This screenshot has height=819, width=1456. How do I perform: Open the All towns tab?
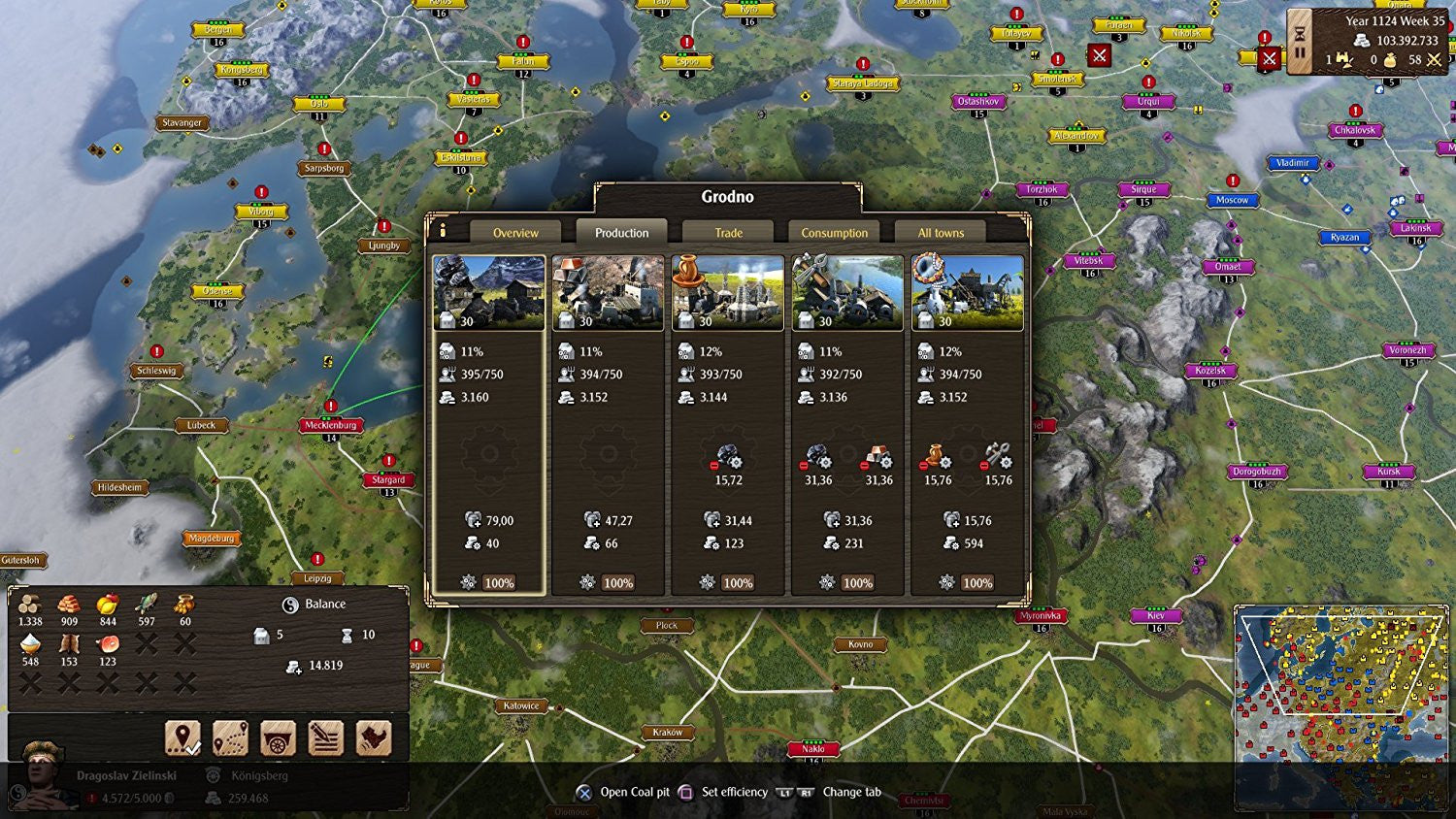(938, 233)
